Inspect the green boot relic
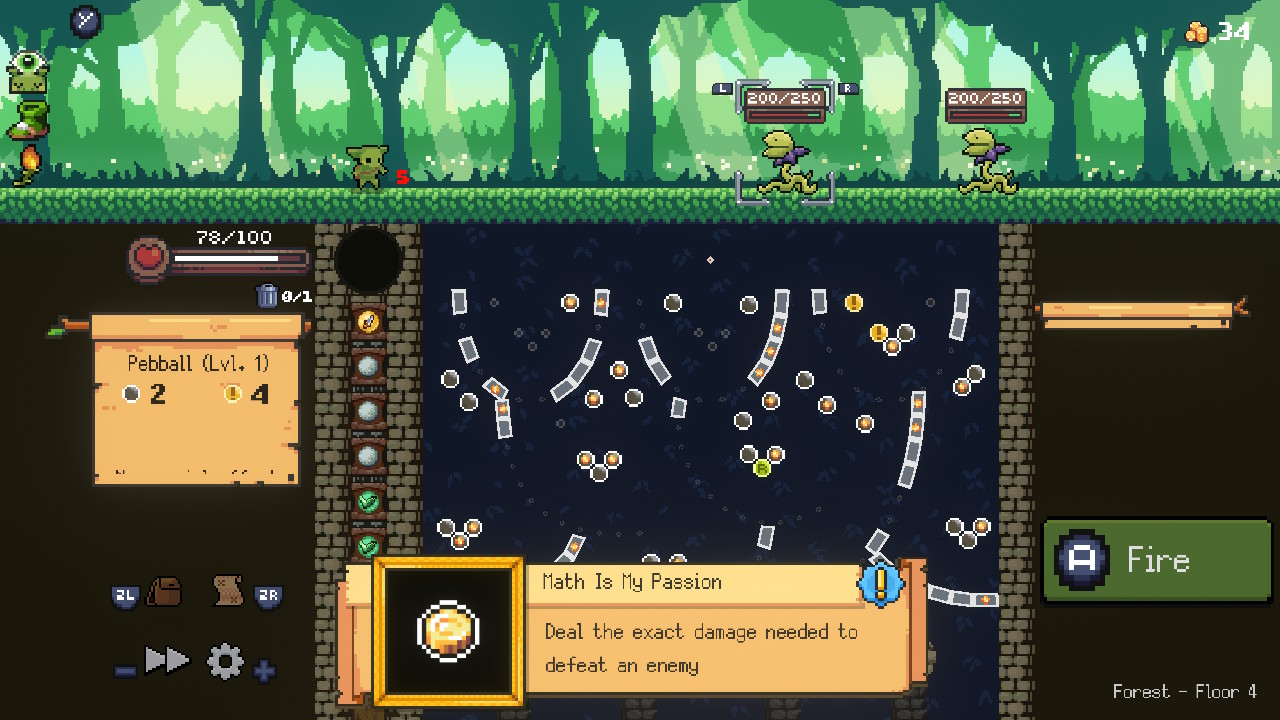Viewport: 1280px width, 720px height. pos(29,120)
